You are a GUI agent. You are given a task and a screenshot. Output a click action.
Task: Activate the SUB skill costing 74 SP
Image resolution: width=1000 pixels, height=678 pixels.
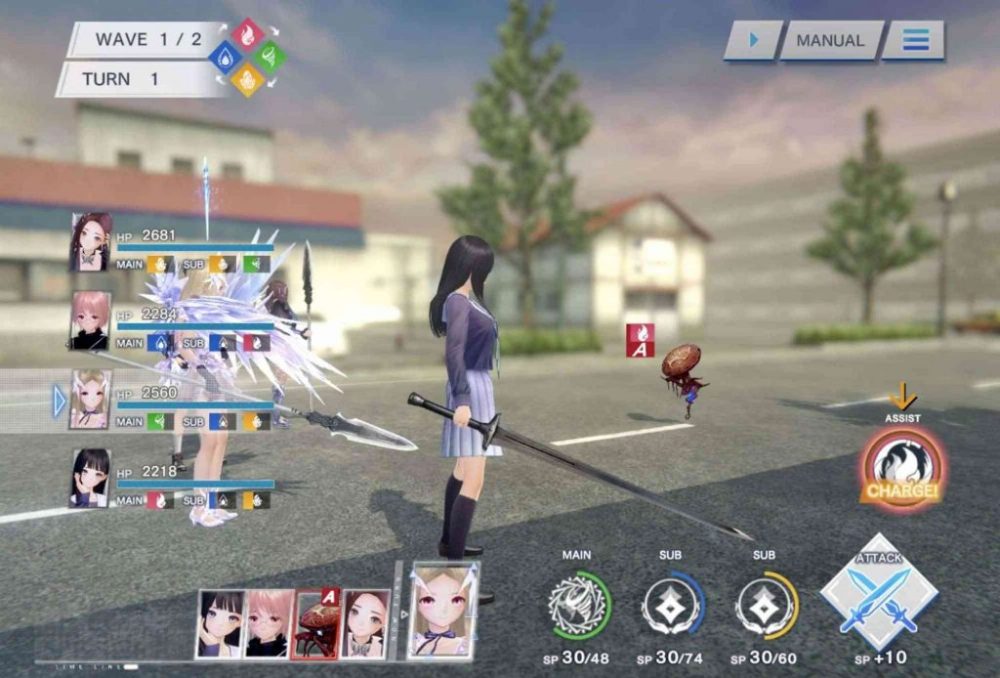click(673, 604)
